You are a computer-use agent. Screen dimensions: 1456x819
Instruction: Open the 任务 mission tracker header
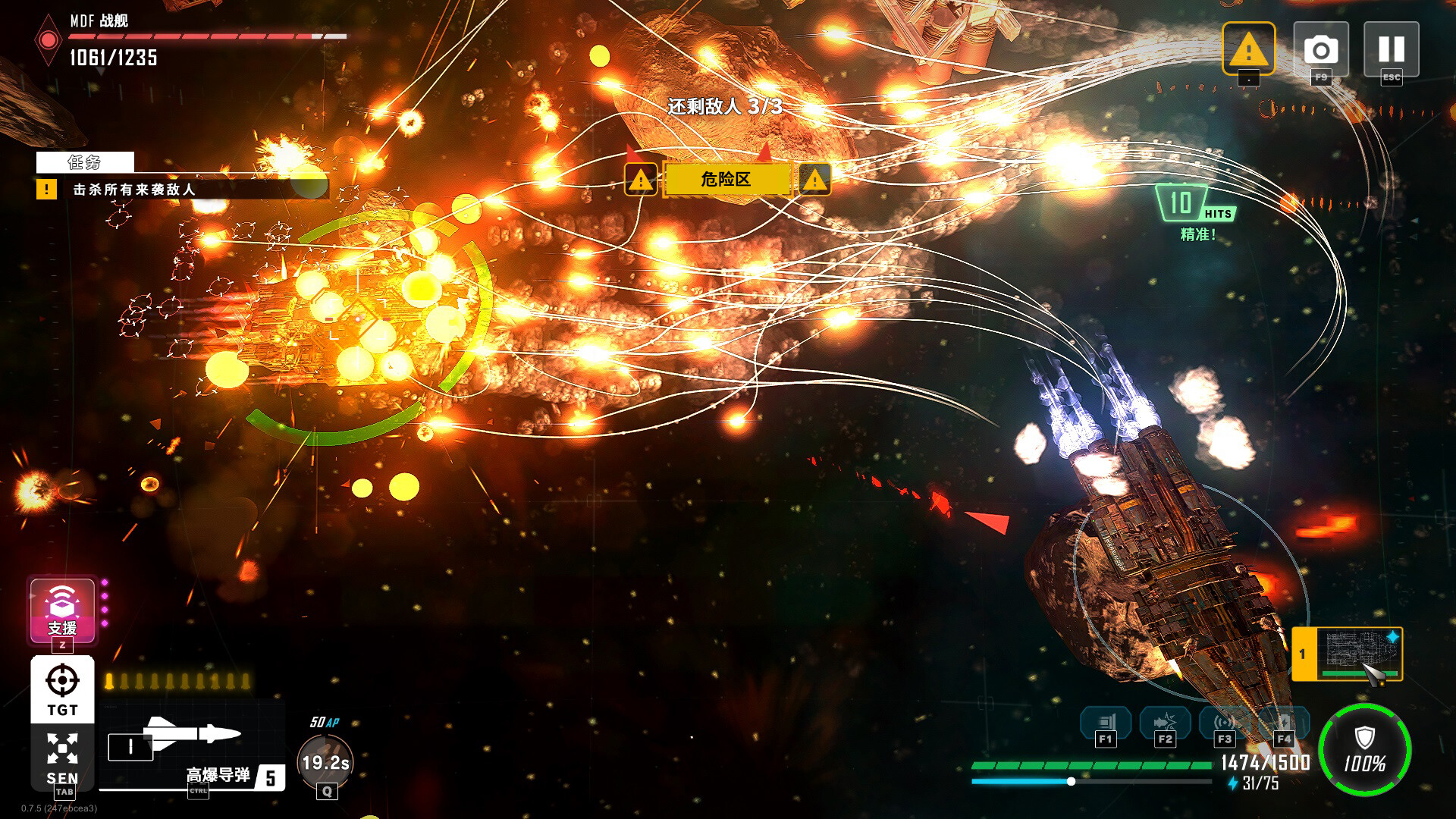point(85,162)
